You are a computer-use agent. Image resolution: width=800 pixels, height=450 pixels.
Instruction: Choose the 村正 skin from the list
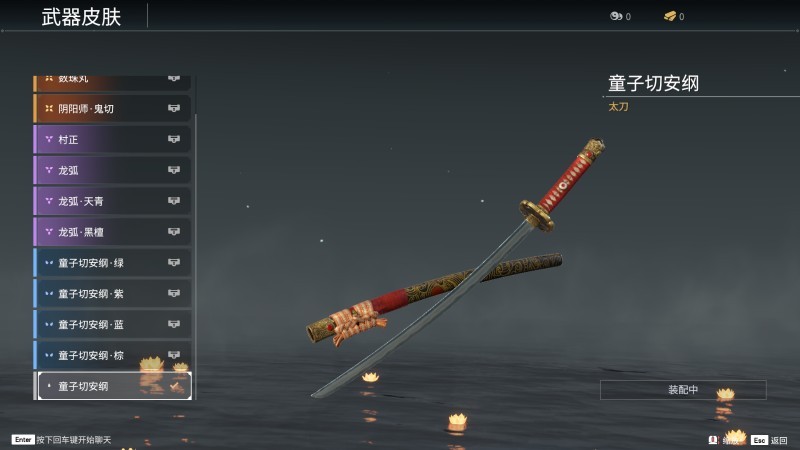[112, 139]
